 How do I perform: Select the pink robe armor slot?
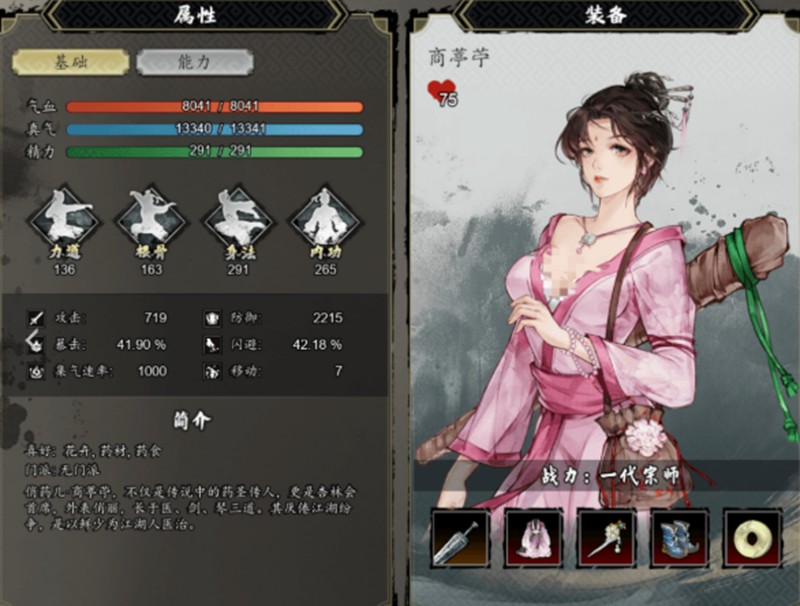[x=533, y=539]
